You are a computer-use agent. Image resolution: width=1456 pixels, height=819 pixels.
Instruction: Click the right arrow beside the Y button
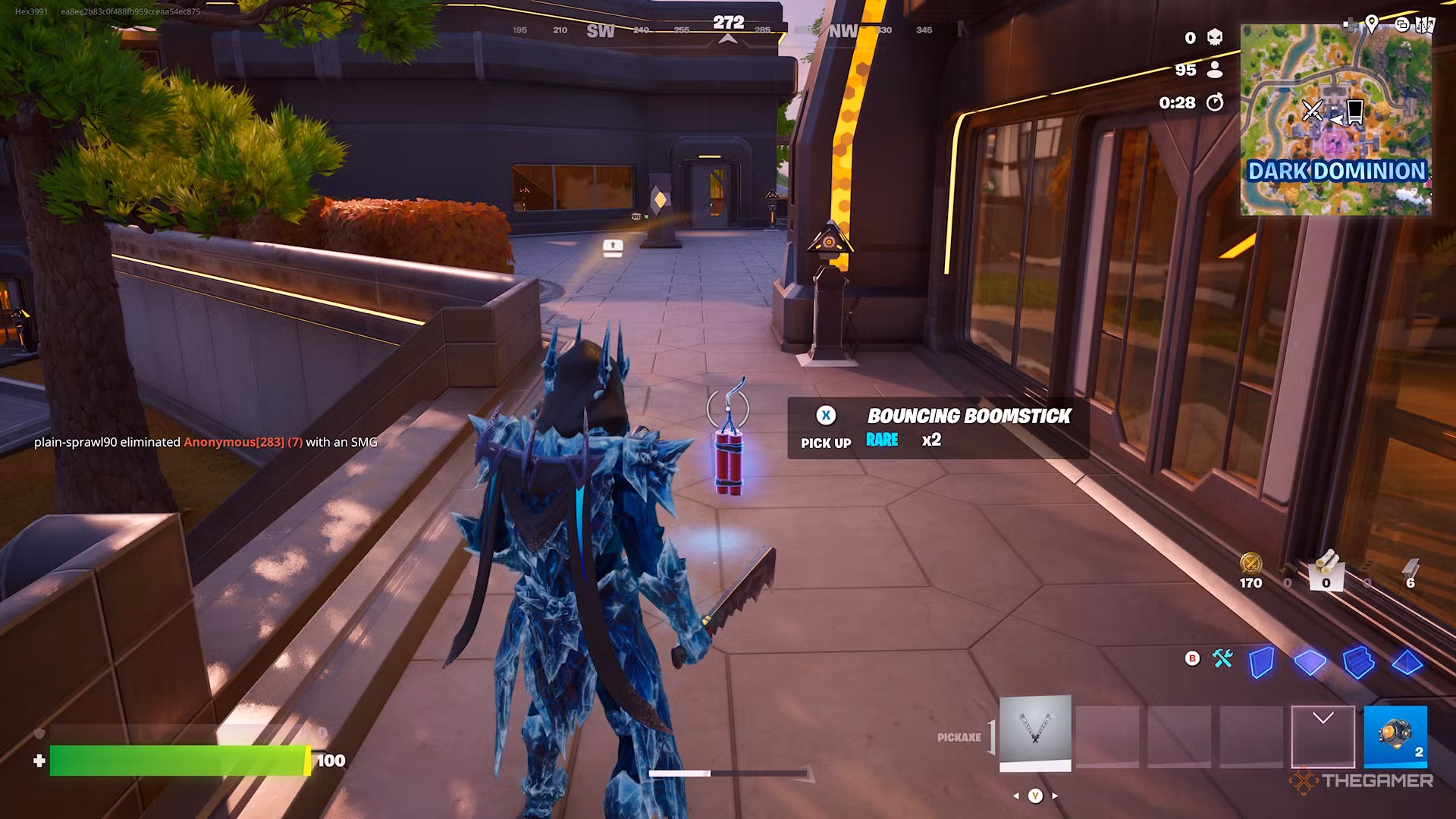click(1054, 795)
